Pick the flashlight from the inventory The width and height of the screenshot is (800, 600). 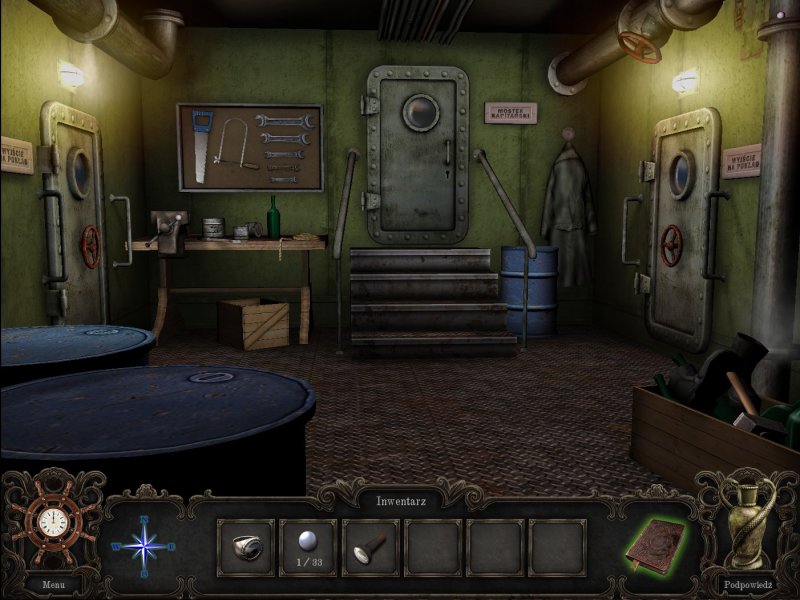click(x=370, y=546)
